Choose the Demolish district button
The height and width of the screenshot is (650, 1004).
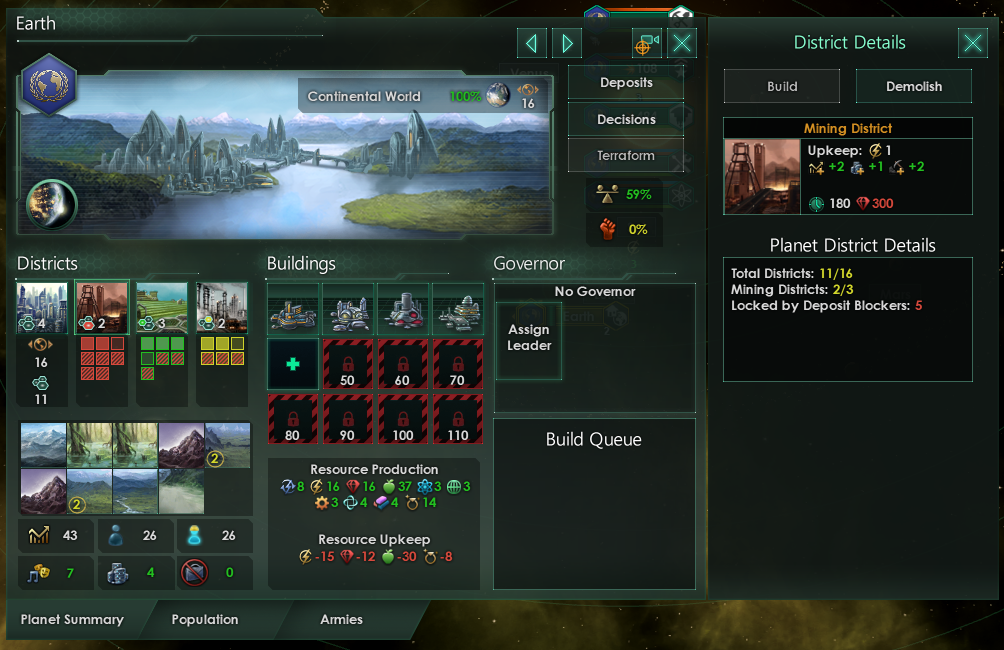[913, 86]
